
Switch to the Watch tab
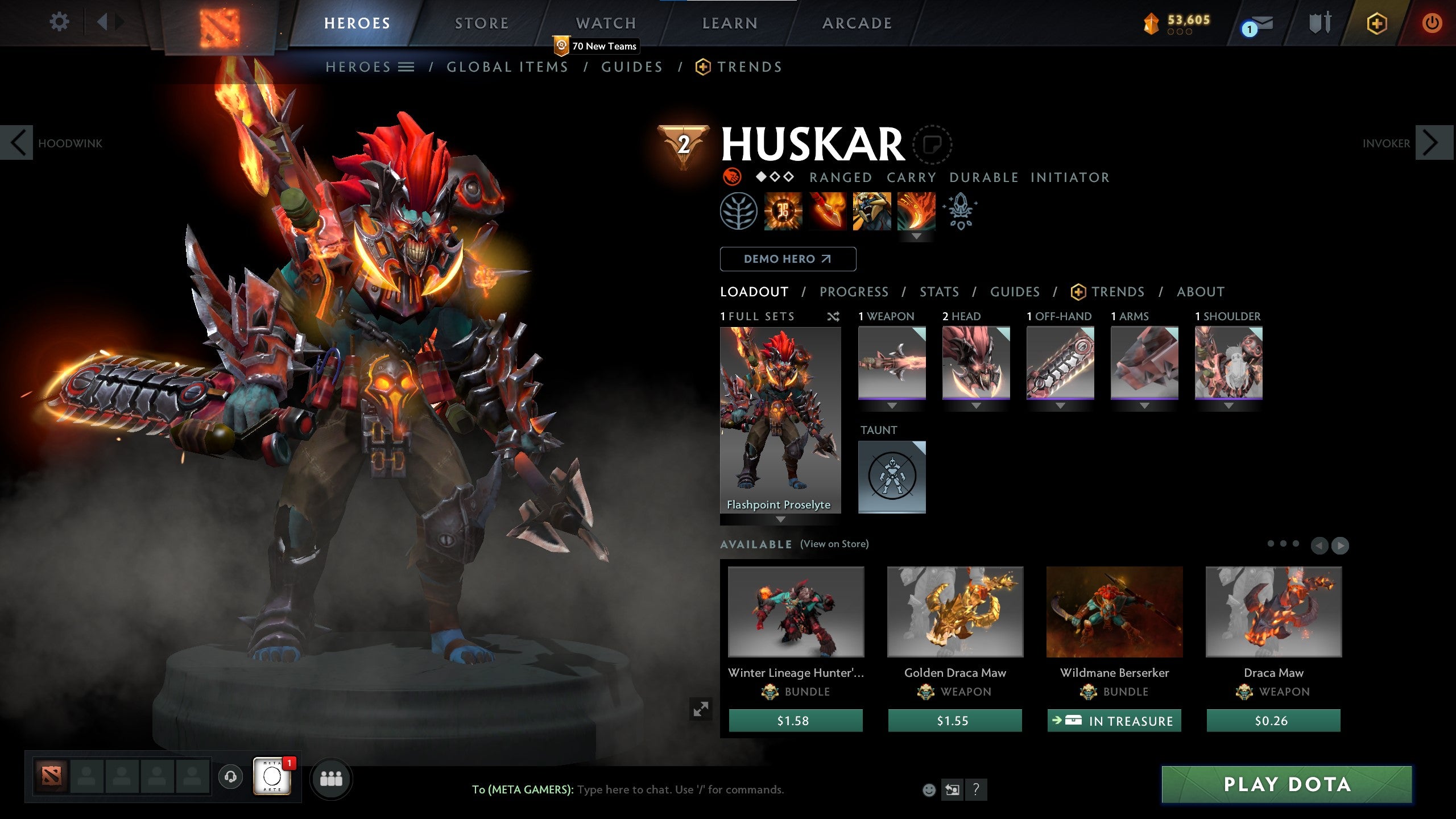pos(606,23)
